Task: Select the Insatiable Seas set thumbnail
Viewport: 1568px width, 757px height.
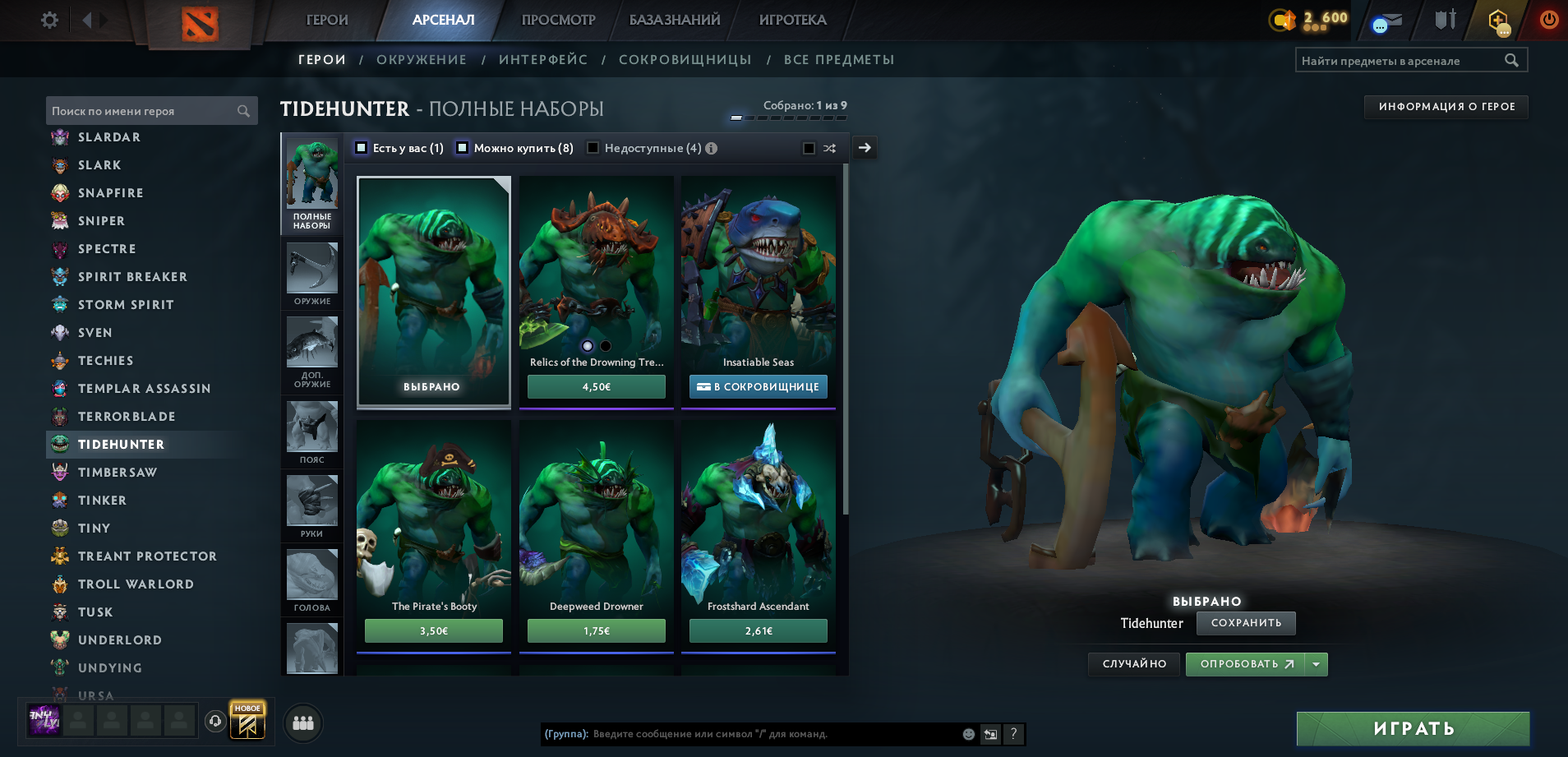Action: (x=758, y=271)
